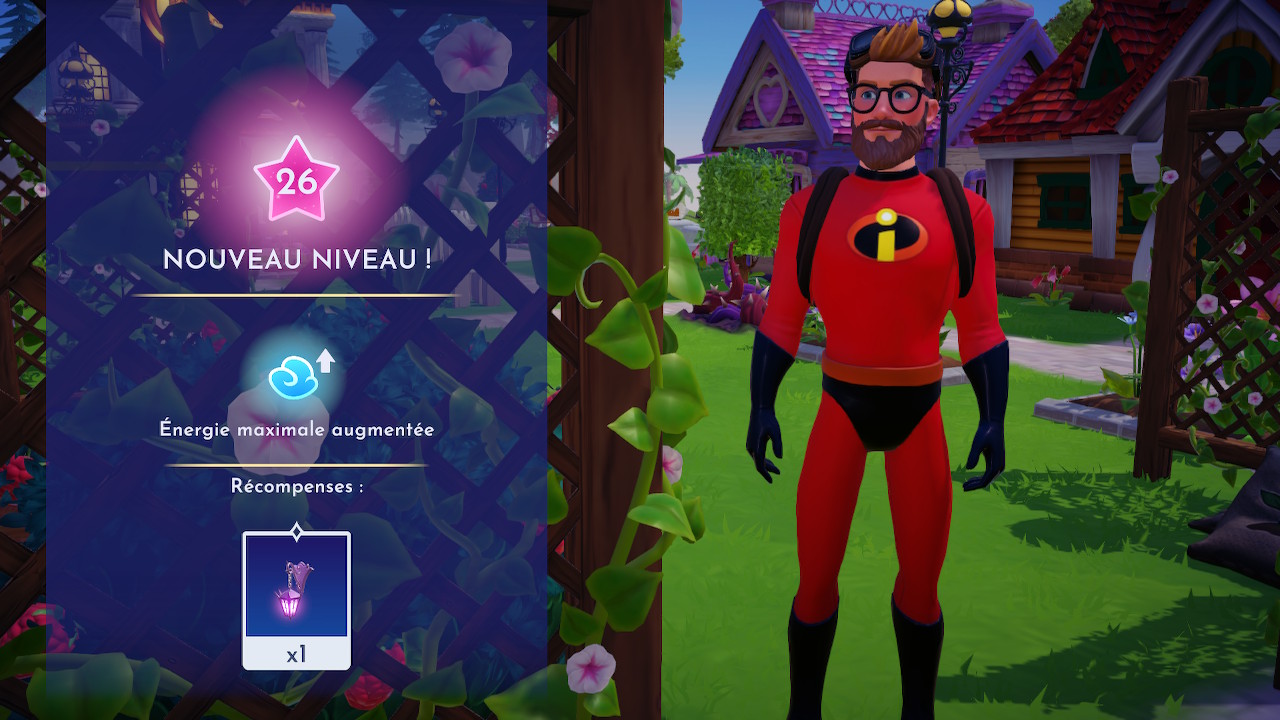Viewport: 1280px width, 720px height.
Task: Click the pink level 26 star badge
Action: point(296,181)
